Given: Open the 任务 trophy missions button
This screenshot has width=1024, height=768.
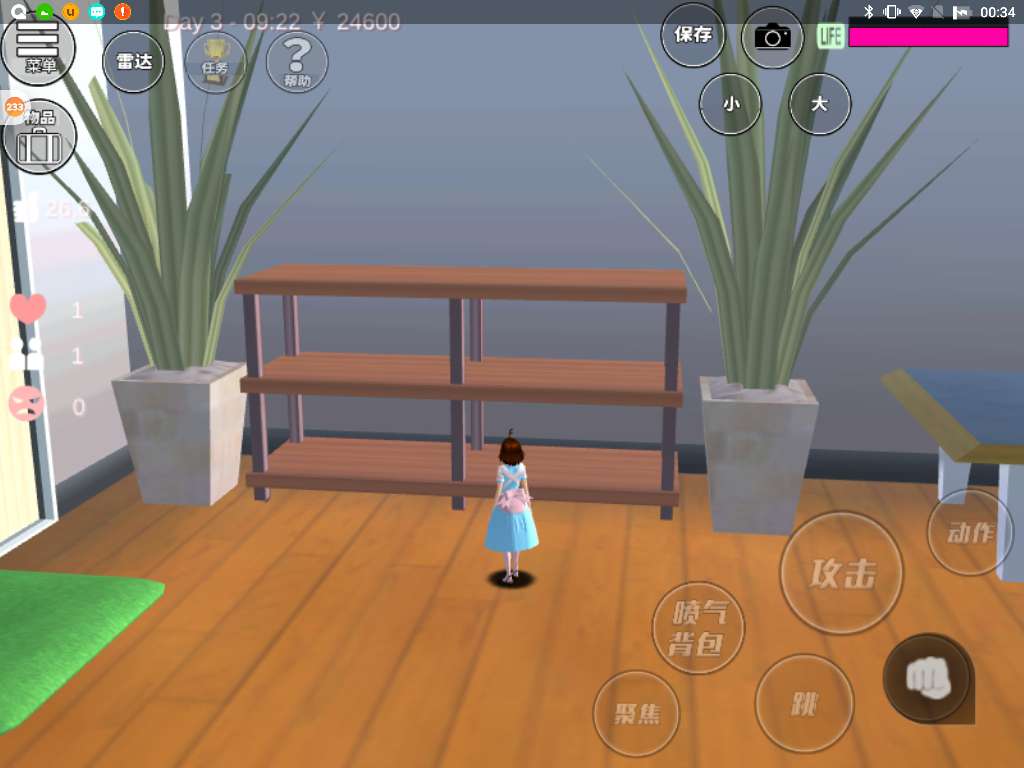Looking at the screenshot, I should coord(216,62).
